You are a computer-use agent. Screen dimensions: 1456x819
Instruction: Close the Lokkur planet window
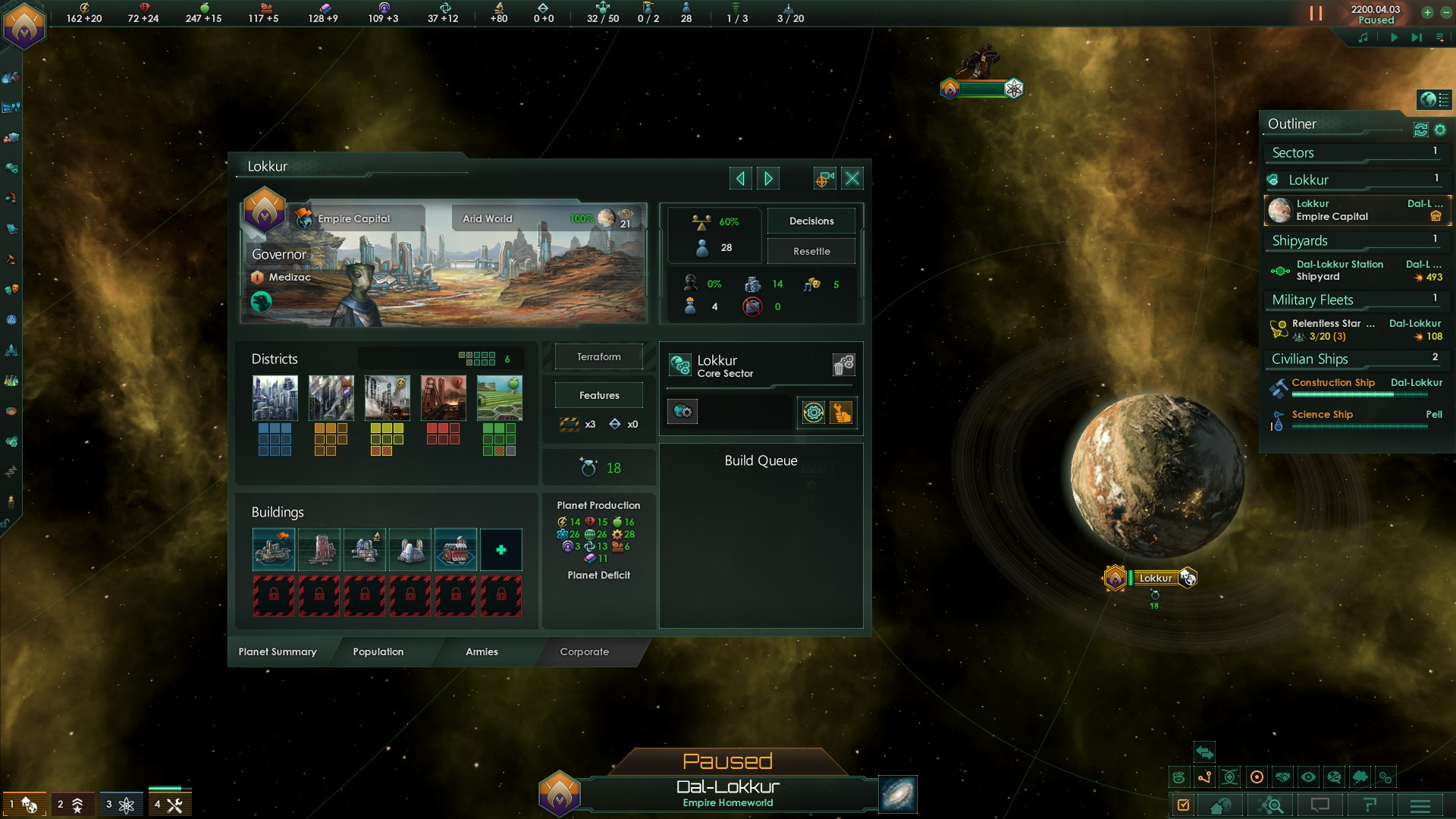click(x=852, y=178)
